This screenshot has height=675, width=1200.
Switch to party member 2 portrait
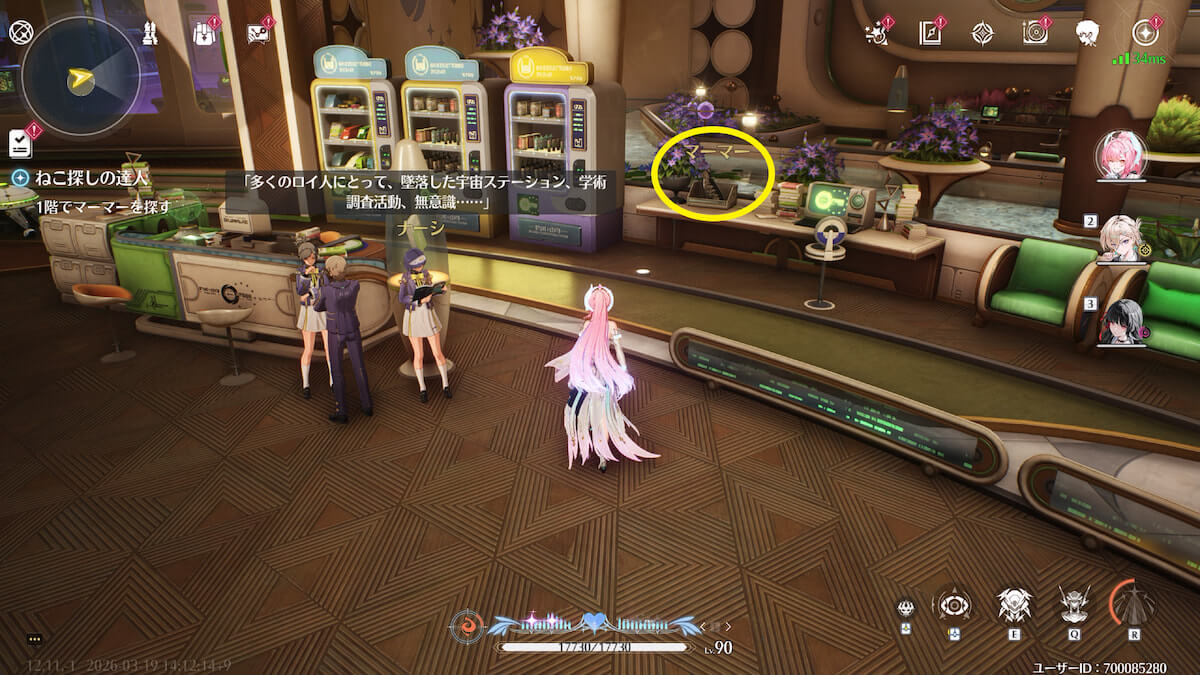[1122, 240]
